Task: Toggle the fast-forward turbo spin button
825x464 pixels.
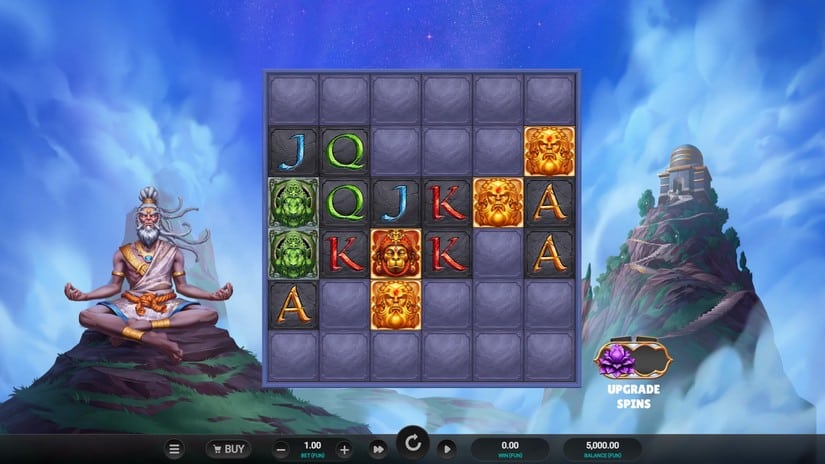Action: pos(378,449)
